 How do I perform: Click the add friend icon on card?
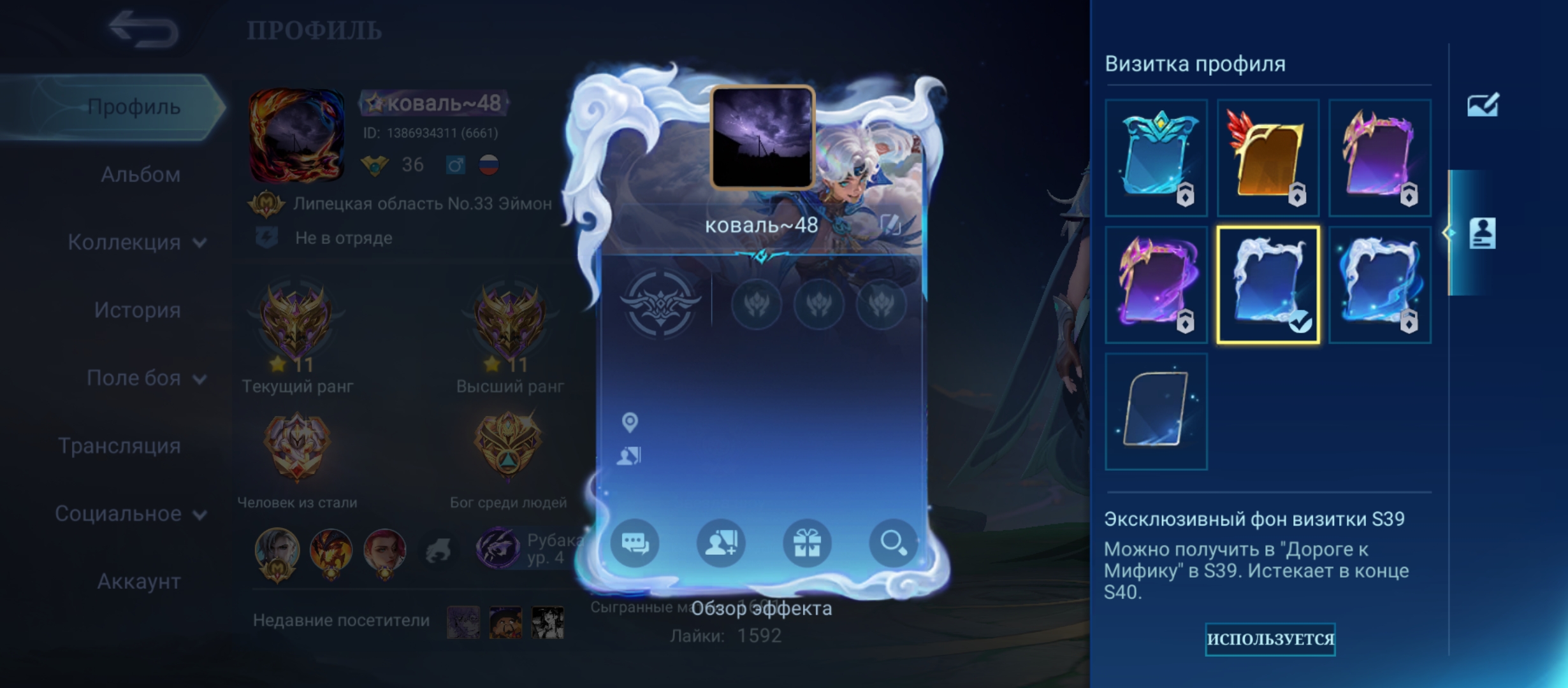[x=721, y=543]
